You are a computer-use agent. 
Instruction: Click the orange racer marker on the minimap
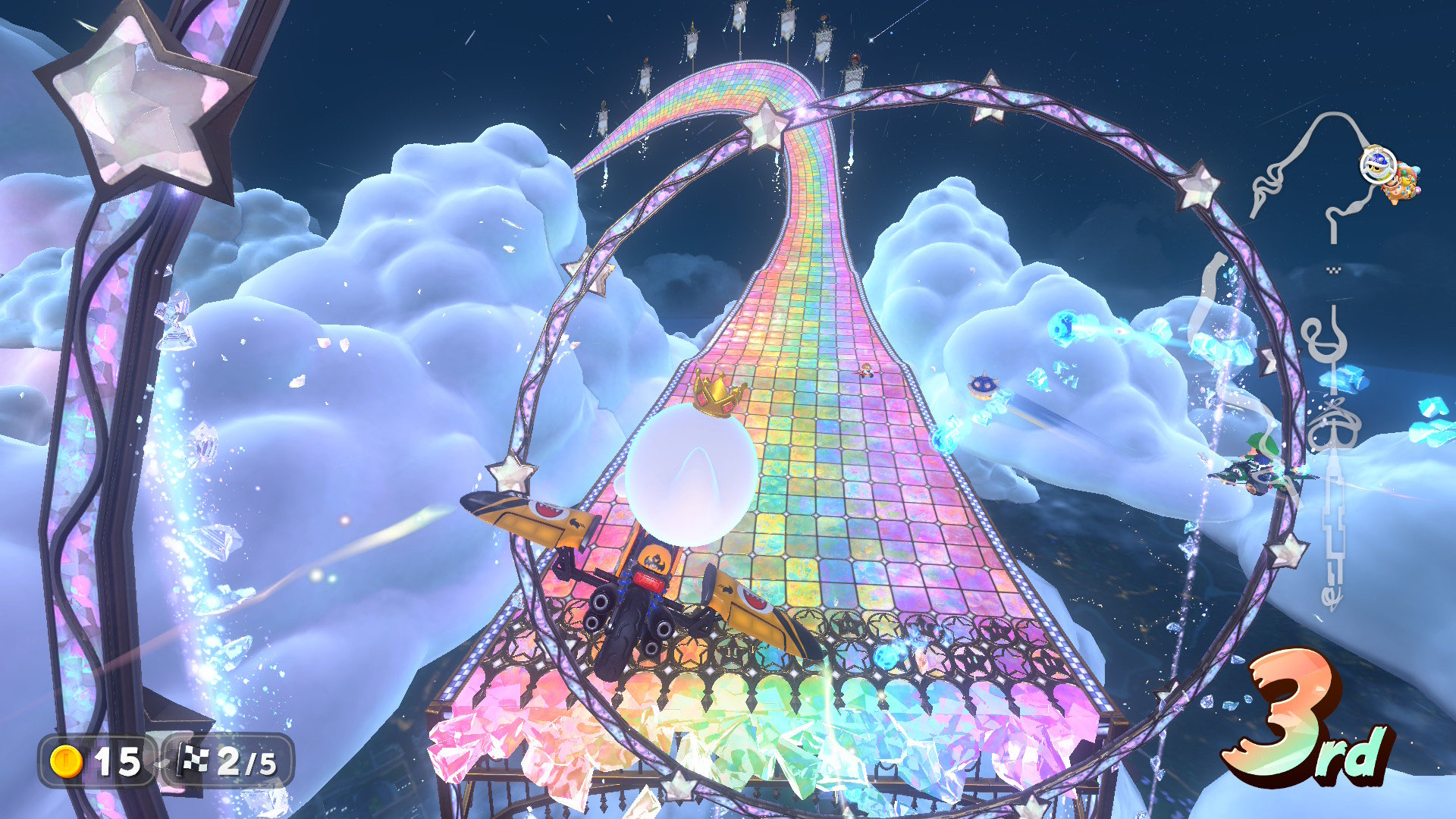pyautogui.click(x=1402, y=184)
